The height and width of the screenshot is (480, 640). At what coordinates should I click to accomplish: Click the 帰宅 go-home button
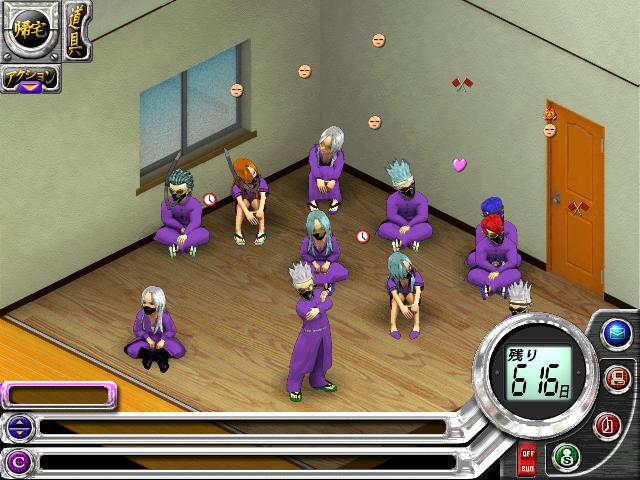(x=32, y=32)
